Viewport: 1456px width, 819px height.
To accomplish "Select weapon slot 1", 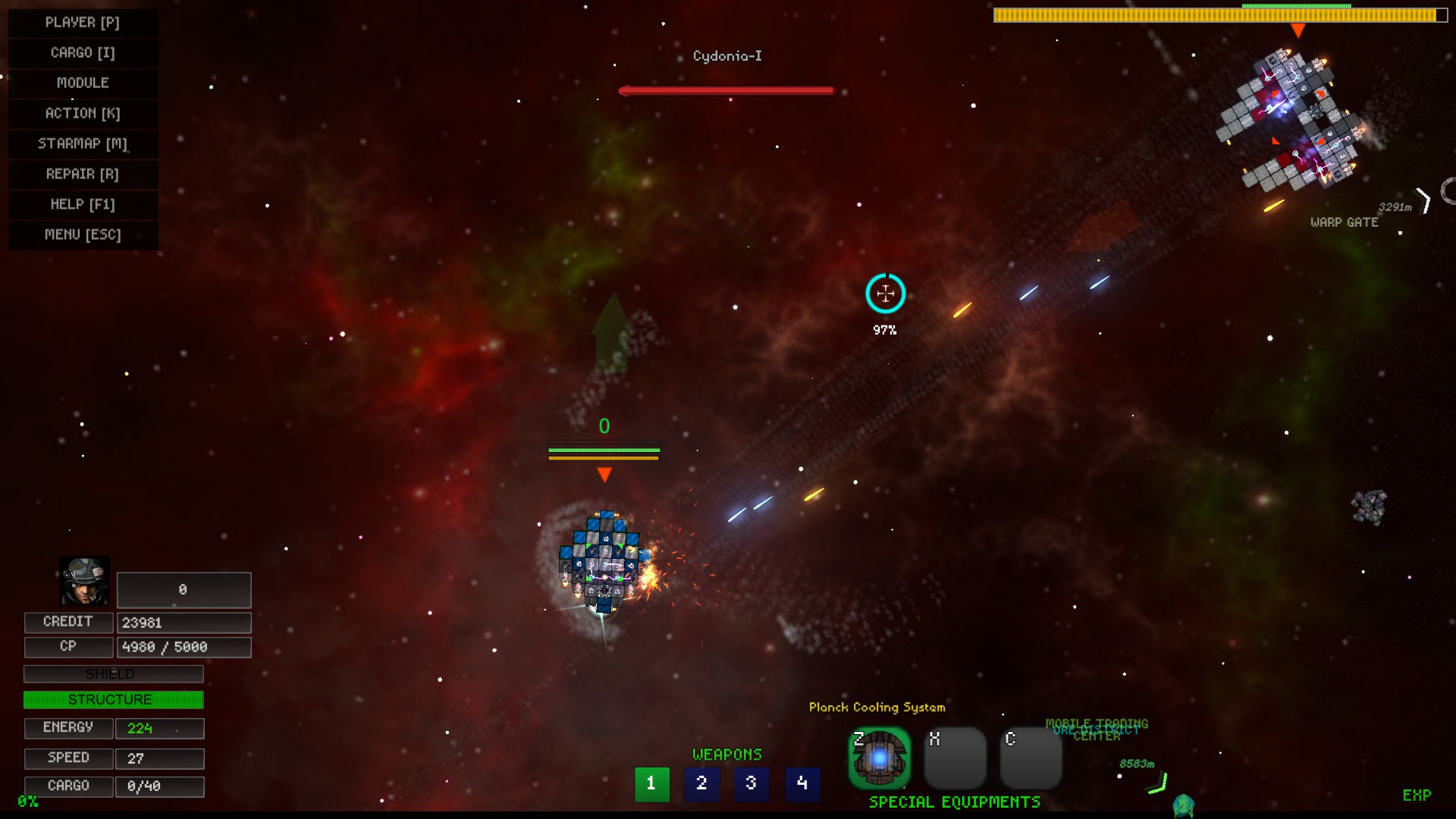I will click(x=651, y=784).
